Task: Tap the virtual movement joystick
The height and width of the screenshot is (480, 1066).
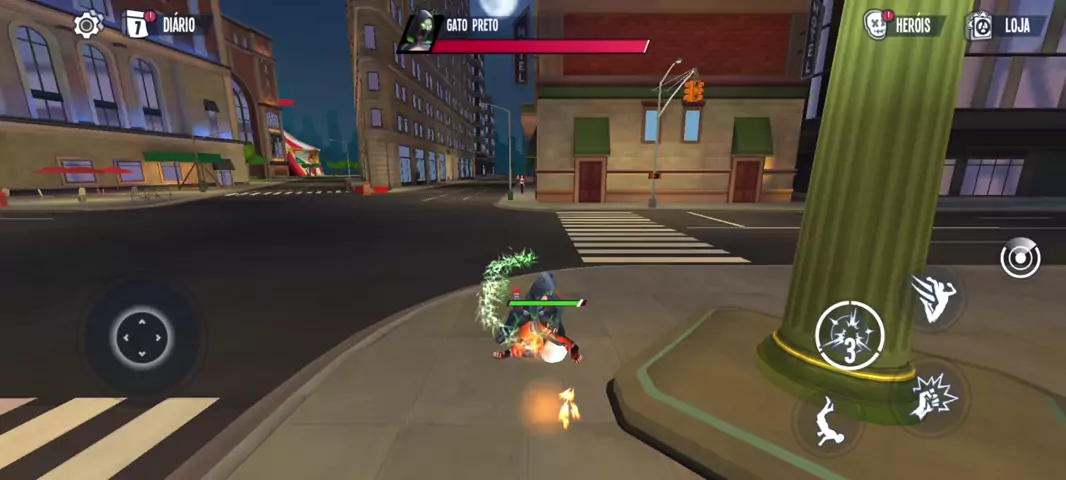Action: click(141, 336)
